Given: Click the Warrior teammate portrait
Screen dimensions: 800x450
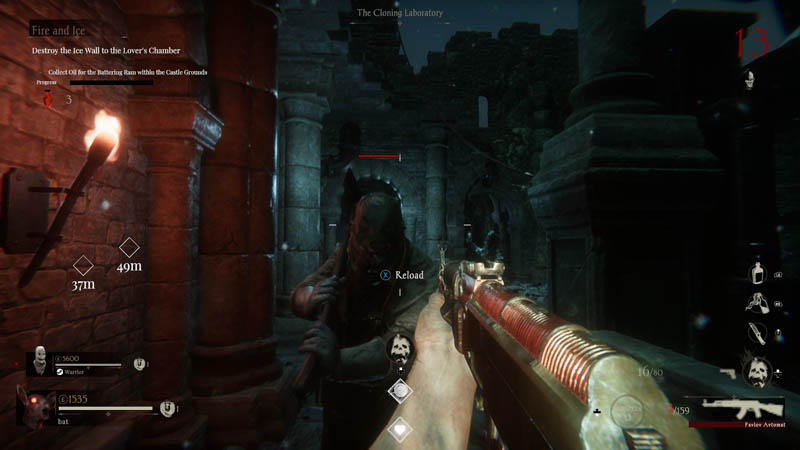Looking at the screenshot, I should coord(39,361).
